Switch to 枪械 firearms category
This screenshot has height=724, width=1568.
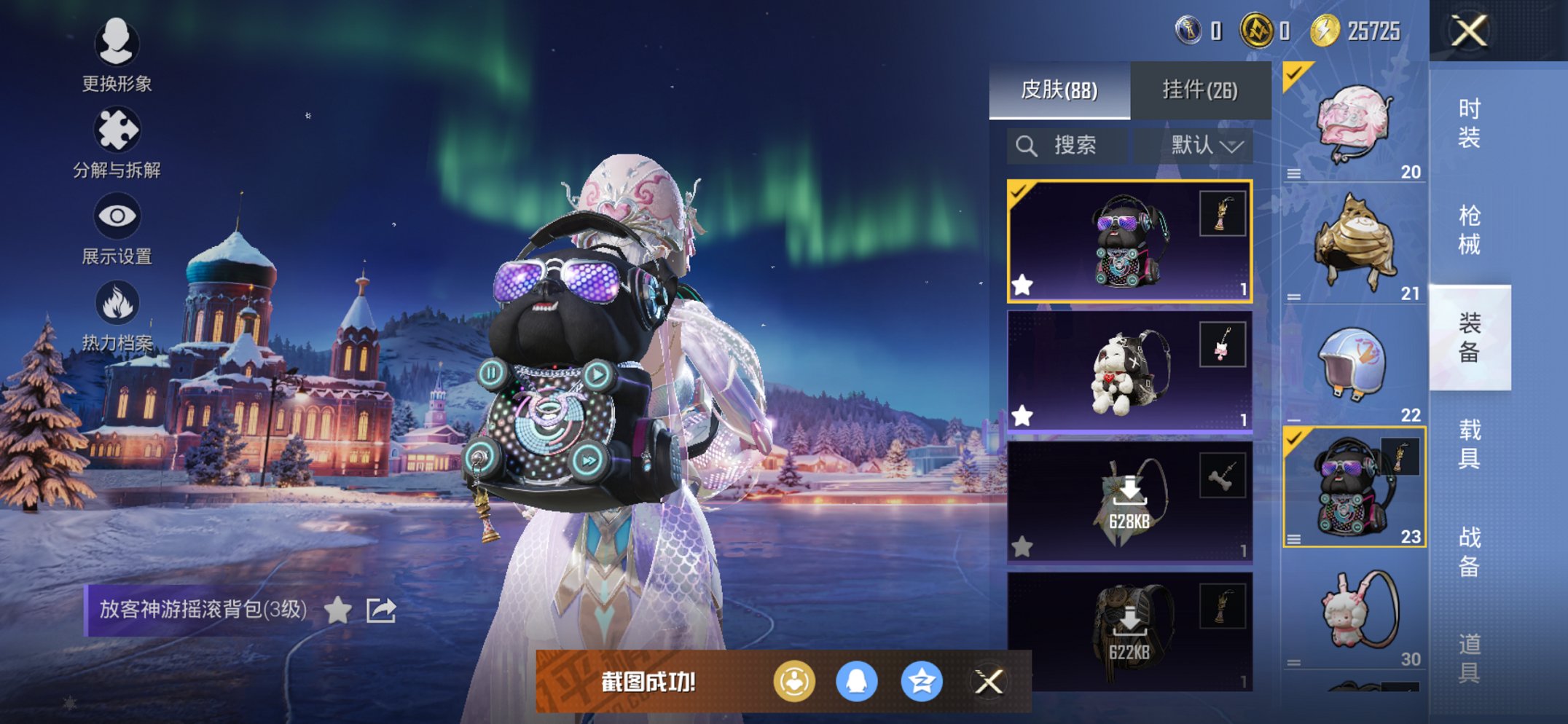[x=1469, y=229]
